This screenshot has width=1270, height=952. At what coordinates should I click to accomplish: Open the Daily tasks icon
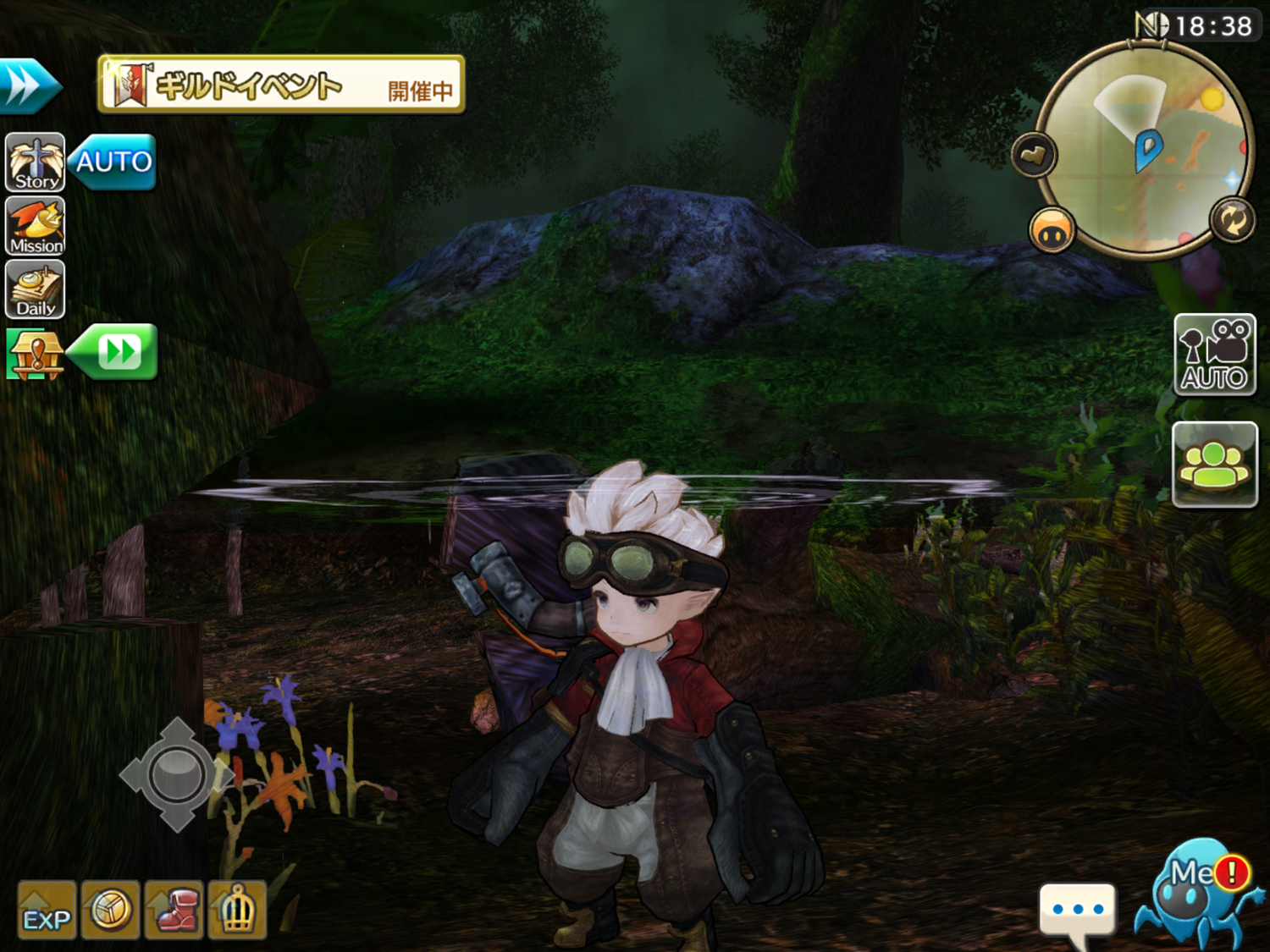(36, 289)
